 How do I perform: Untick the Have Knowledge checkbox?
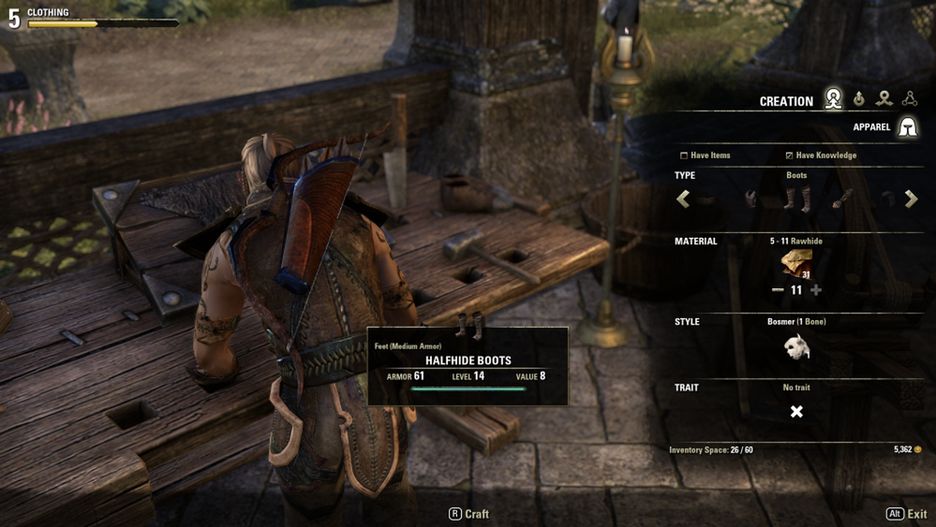[789, 156]
